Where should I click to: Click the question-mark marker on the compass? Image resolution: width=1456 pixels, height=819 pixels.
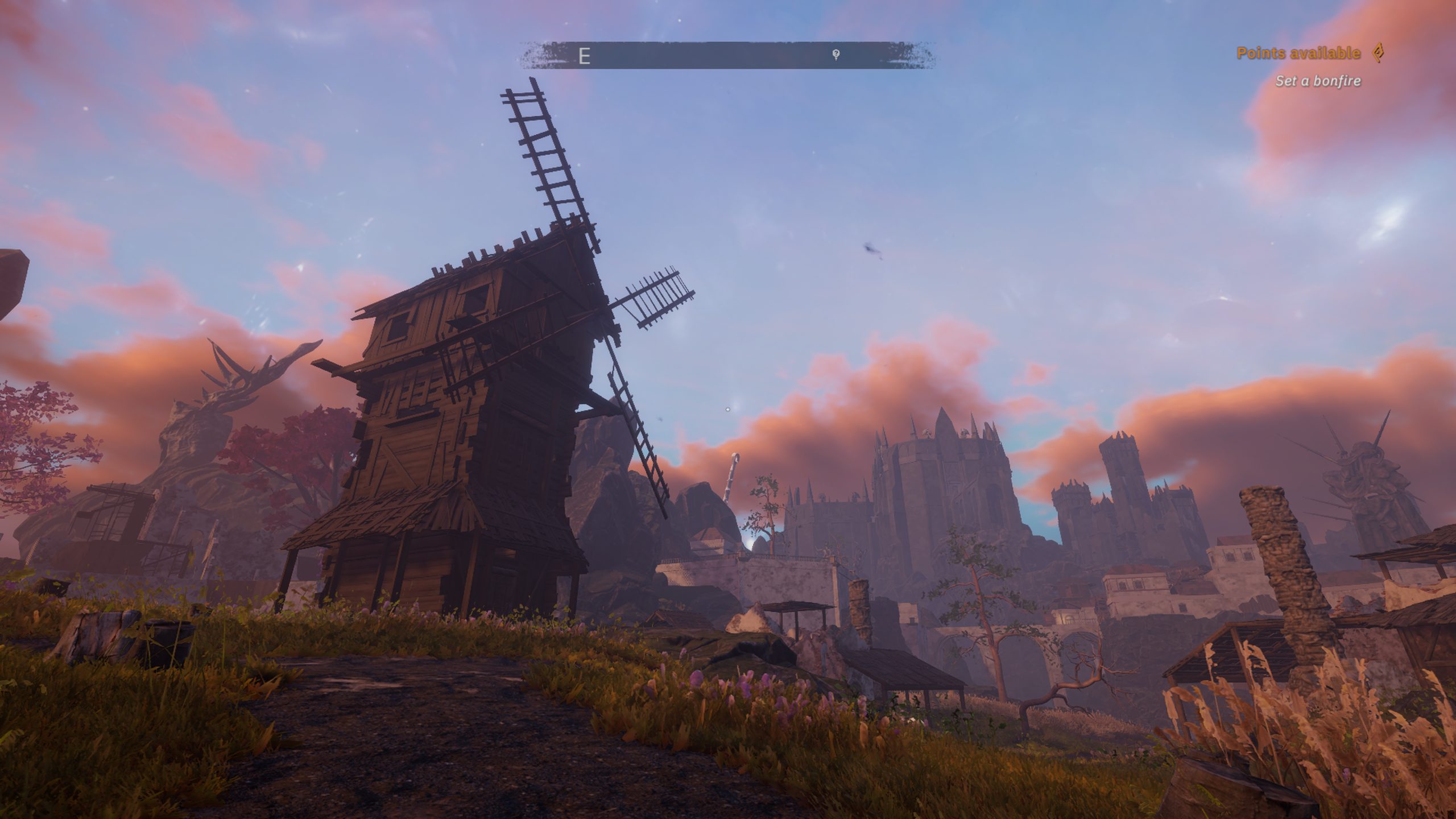[836, 55]
